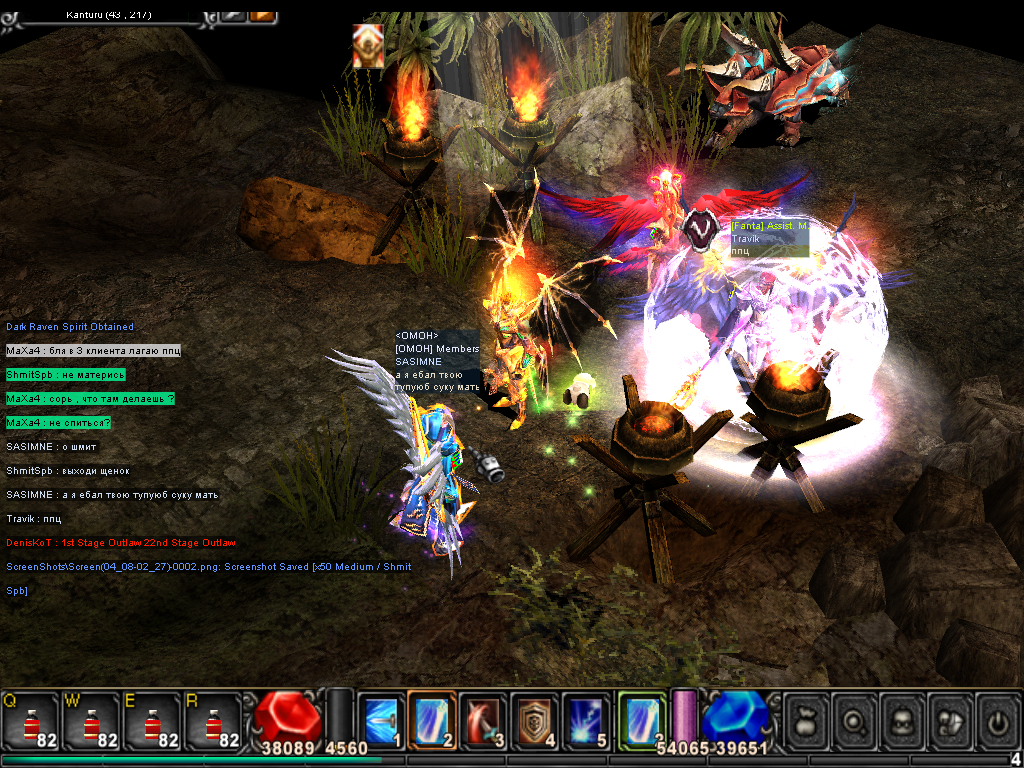Screen dimensions: 1024x768
Task: Open the system menu power button
Action: (x=998, y=719)
